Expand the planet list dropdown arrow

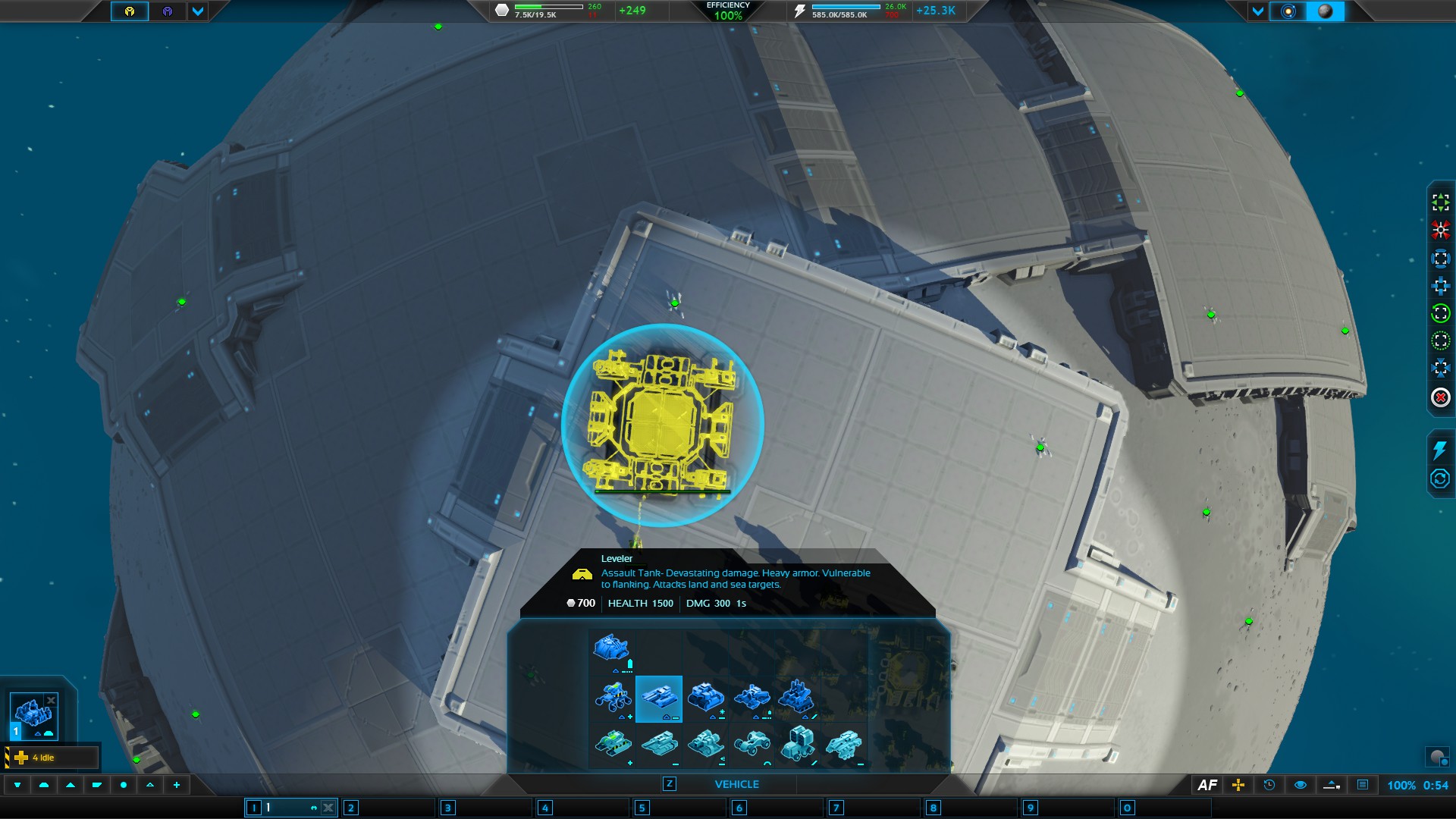pyautogui.click(x=1258, y=11)
